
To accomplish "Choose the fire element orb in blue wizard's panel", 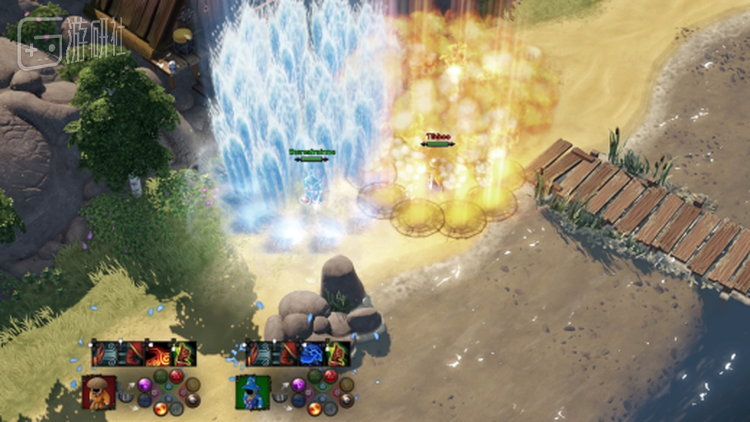I will pos(315,408).
